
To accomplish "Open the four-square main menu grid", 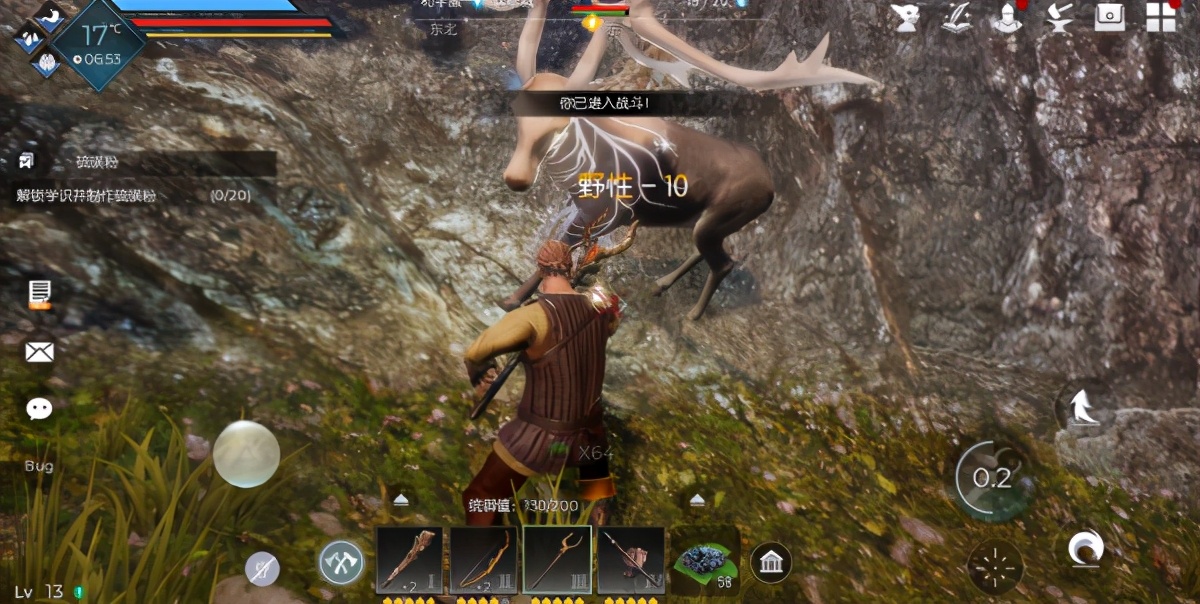I will pyautogui.click(x=1161, y=17).
